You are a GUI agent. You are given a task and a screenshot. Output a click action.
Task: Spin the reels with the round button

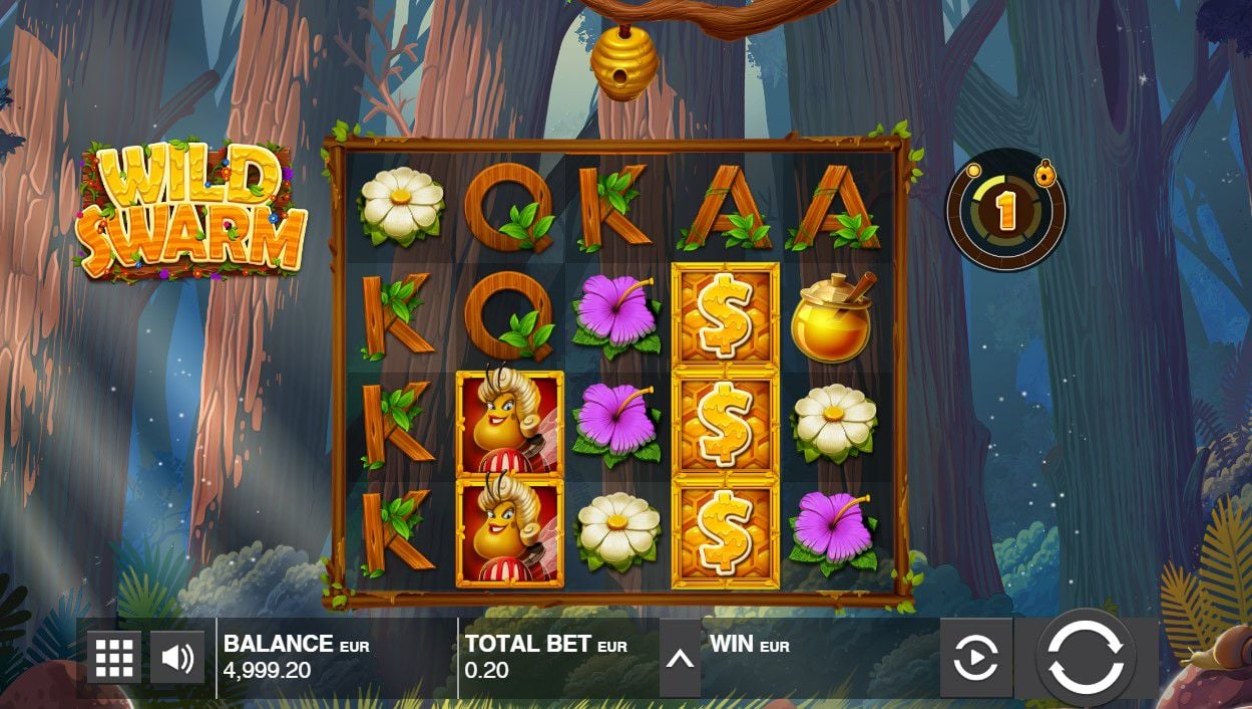(x=1085, y=658)
